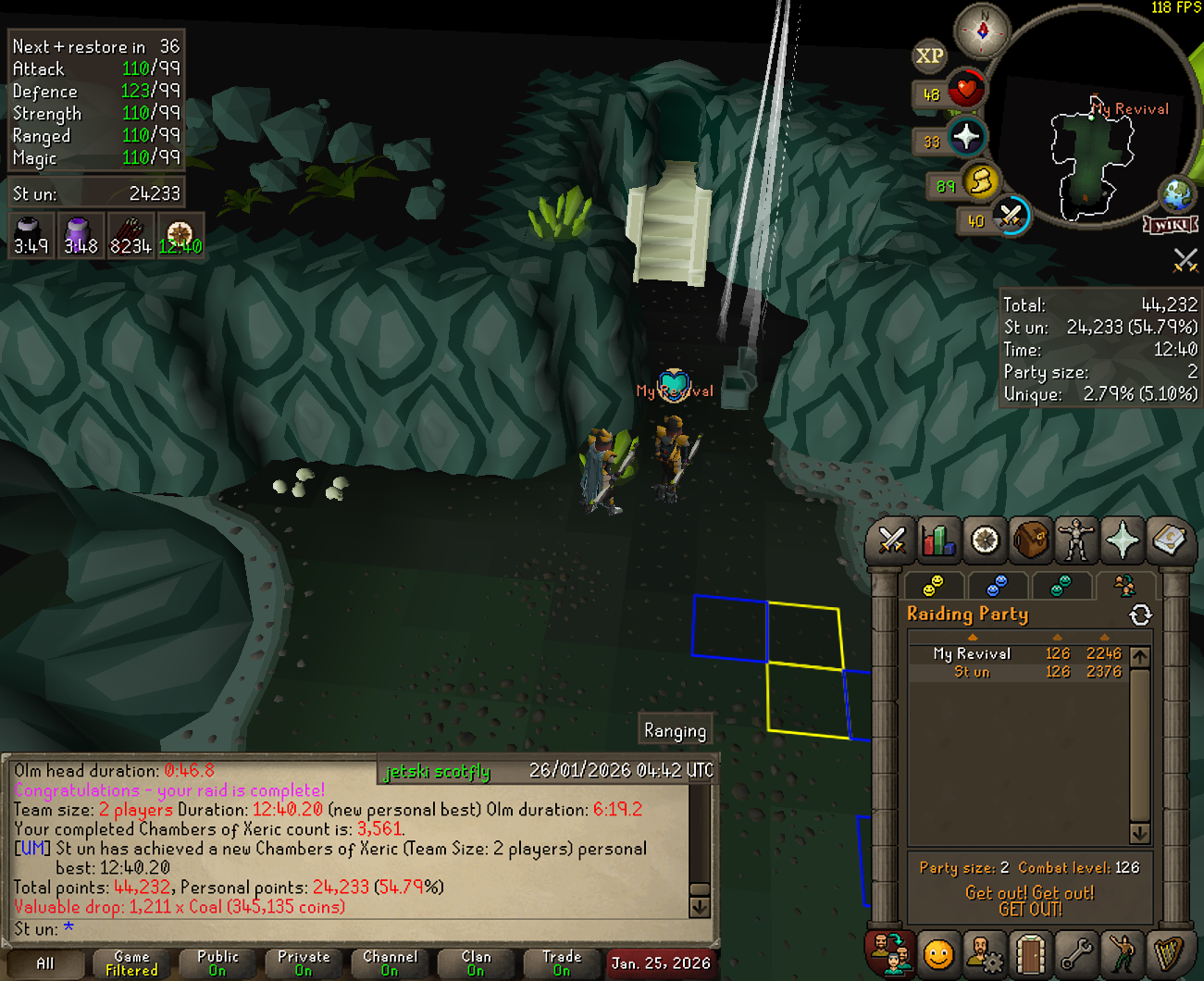Open the Prayer tab
Image resolution: width=1204 pixels, height=981 pixels.
pos(1123,540)
